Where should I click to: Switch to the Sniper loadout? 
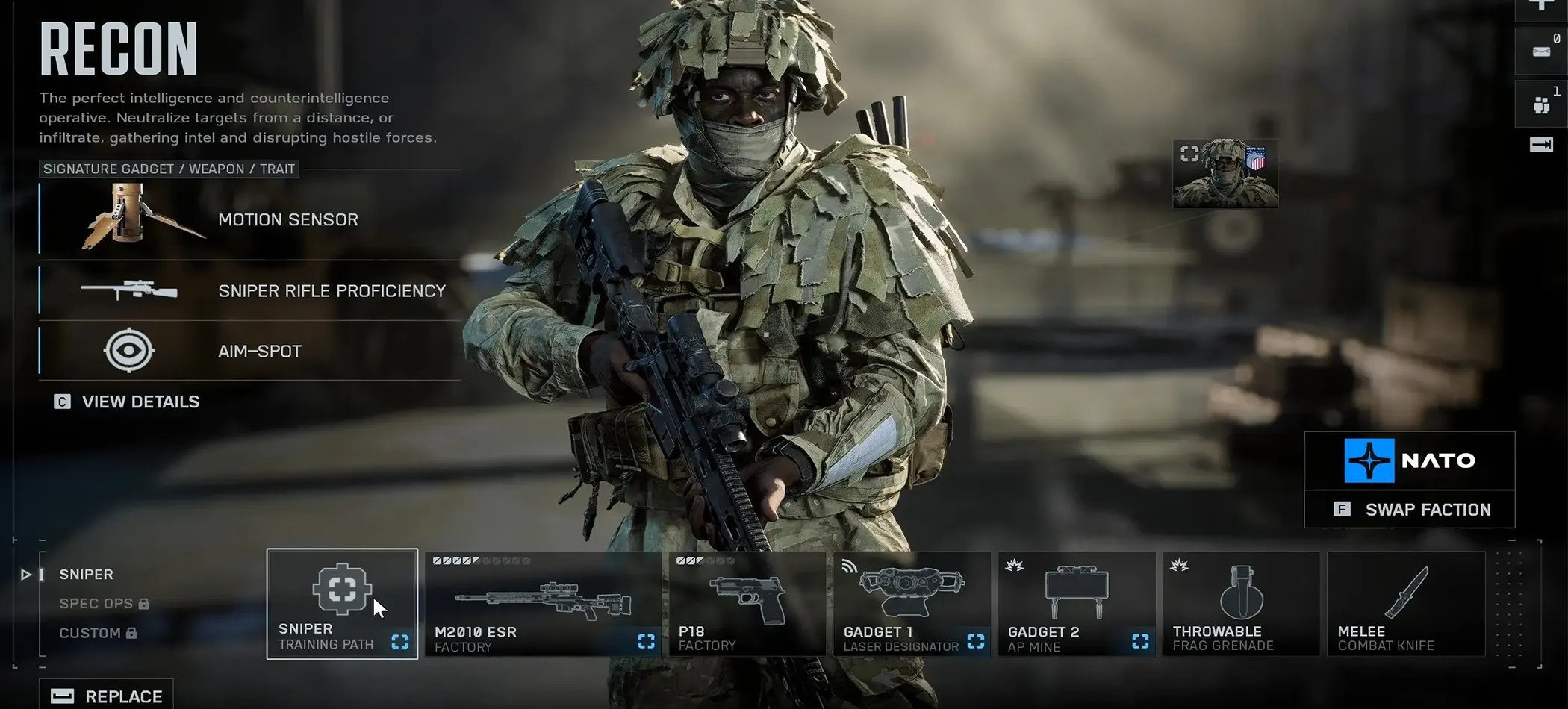pyautogui.click(x=86, y=575)
